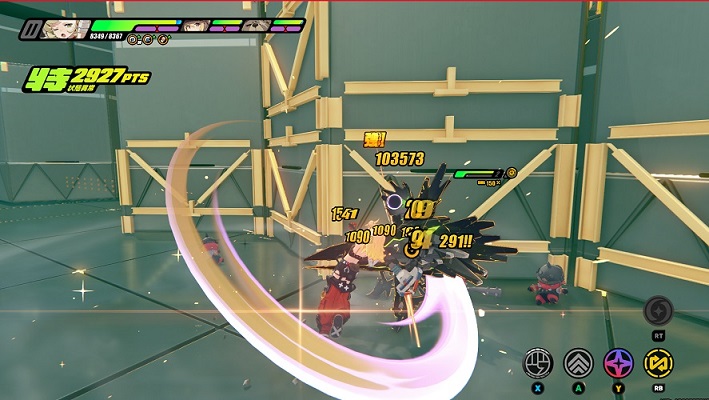Viewport: 709px width, 400px height.
Task: Use the purple four-point star skill
Action: [619, 362]
